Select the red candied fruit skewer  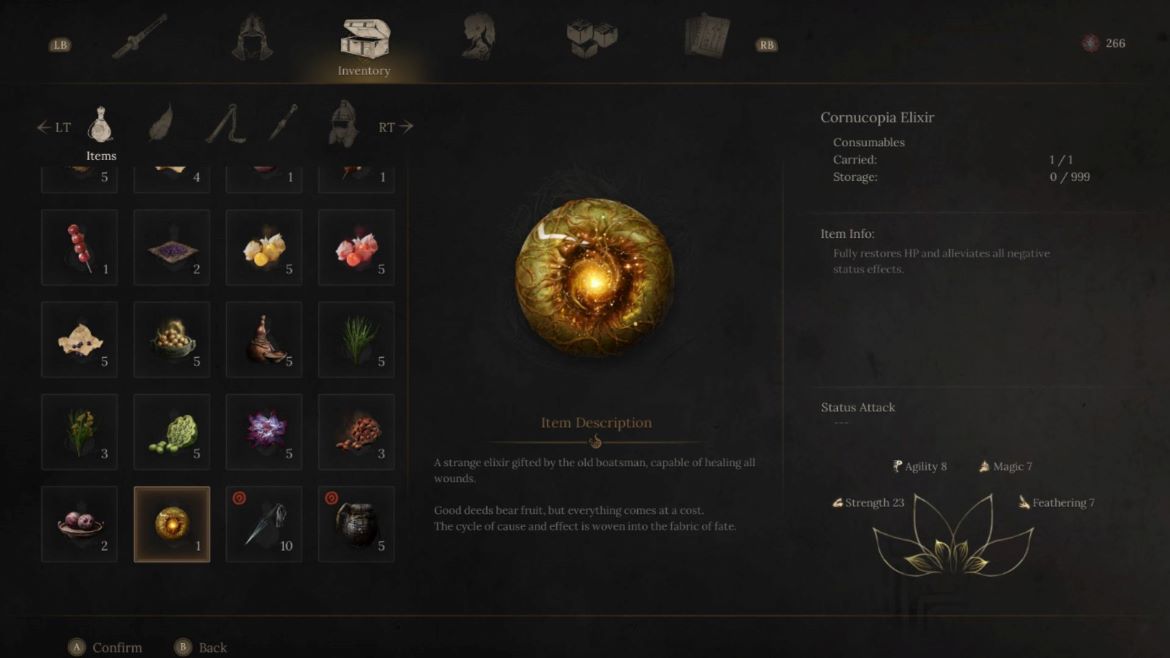tap(79, 247)
